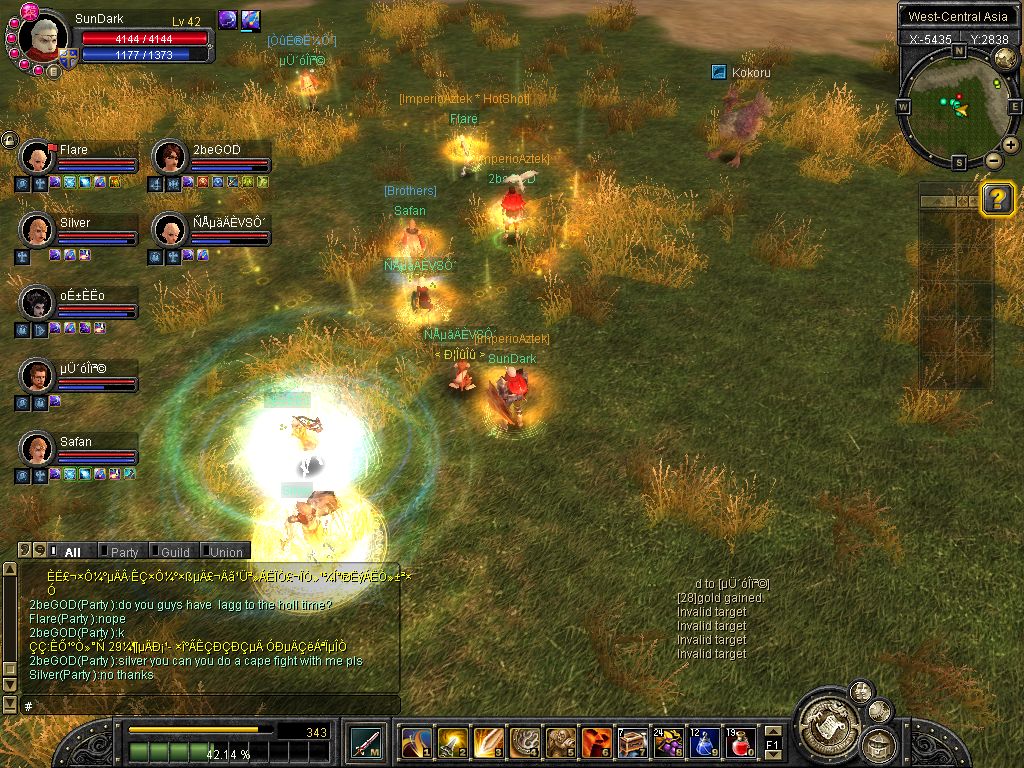Zoom in the minimap with plus button
The image size is (1024, 768).
point(1011,145)
